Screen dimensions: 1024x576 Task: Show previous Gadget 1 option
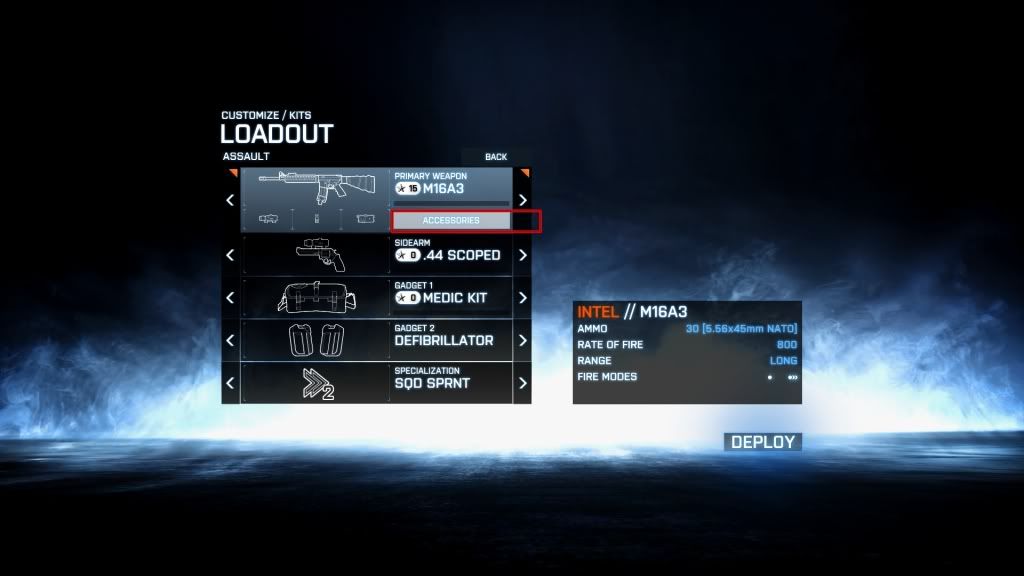click(230, 298)
